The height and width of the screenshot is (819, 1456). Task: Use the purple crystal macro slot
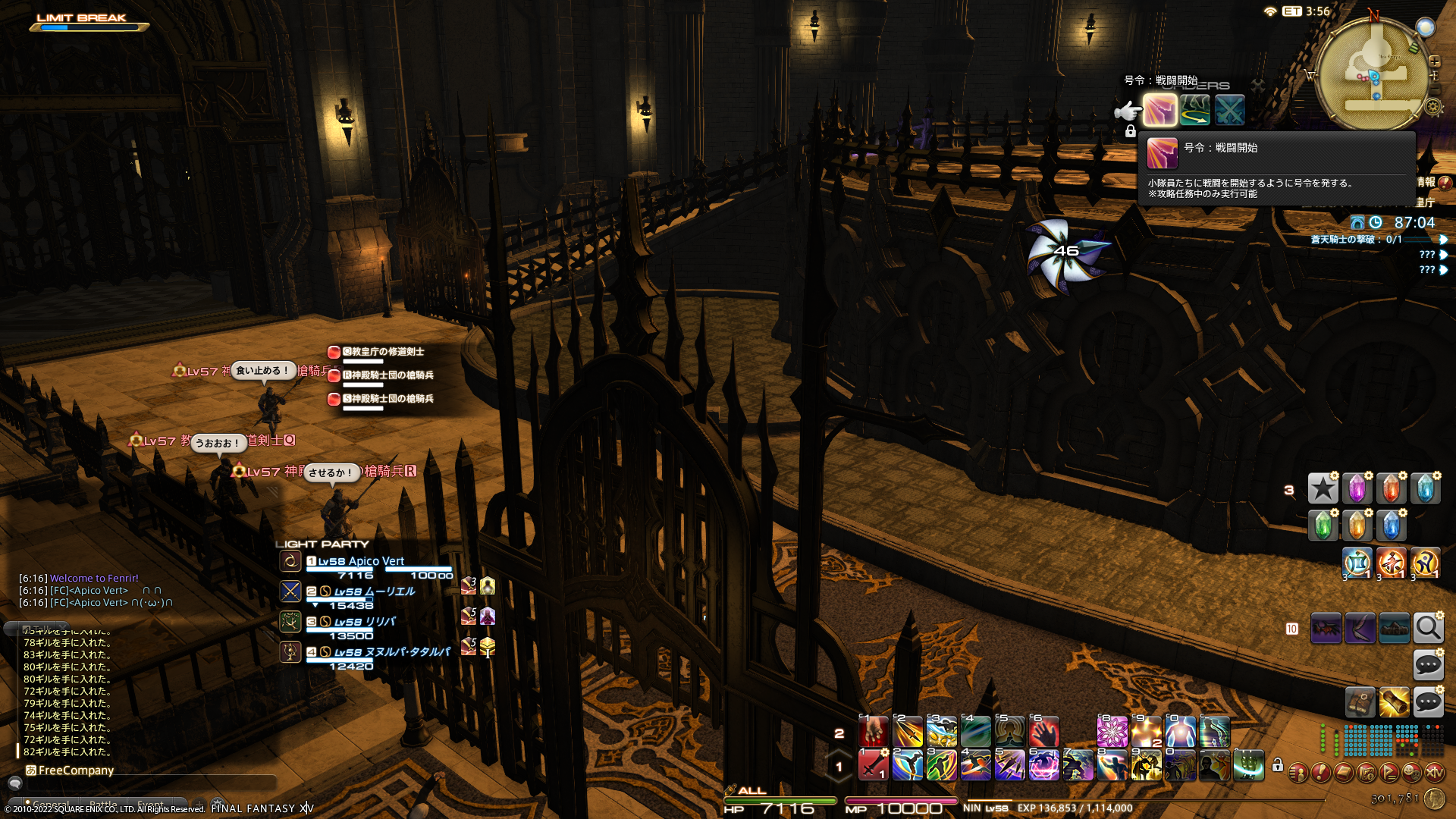[x=1357, y=489]
